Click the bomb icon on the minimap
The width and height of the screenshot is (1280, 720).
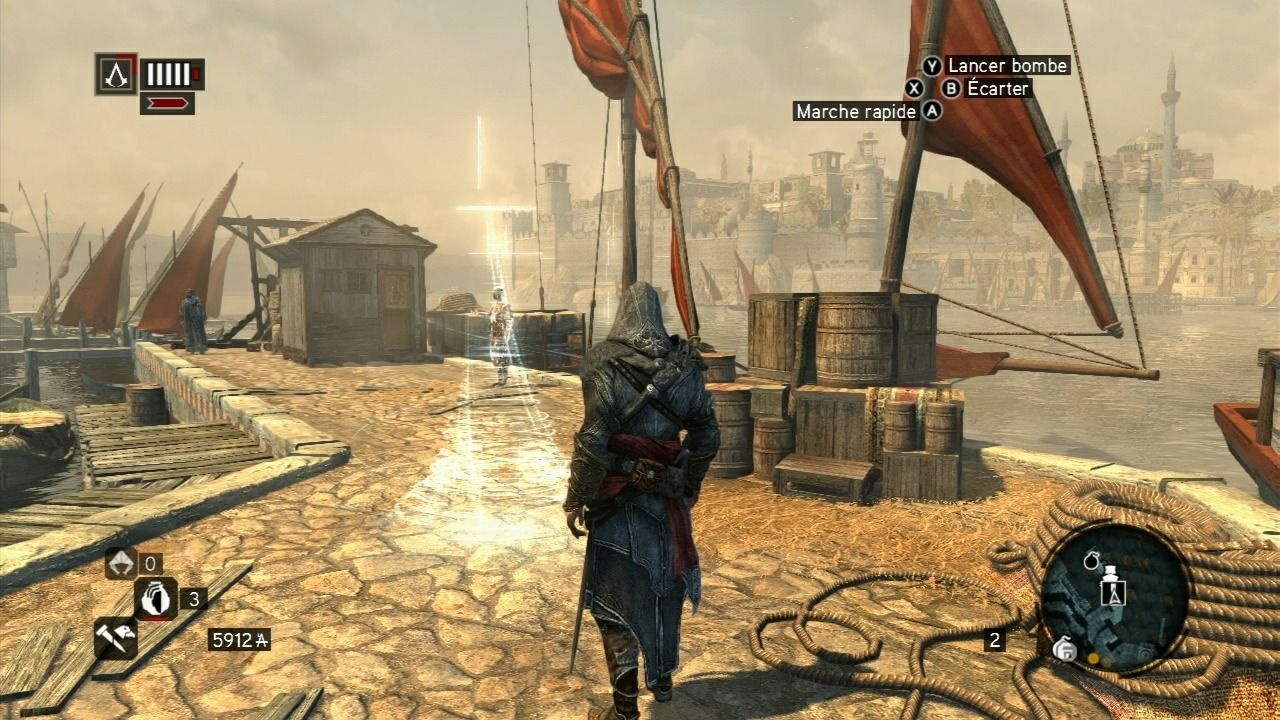1092,560
